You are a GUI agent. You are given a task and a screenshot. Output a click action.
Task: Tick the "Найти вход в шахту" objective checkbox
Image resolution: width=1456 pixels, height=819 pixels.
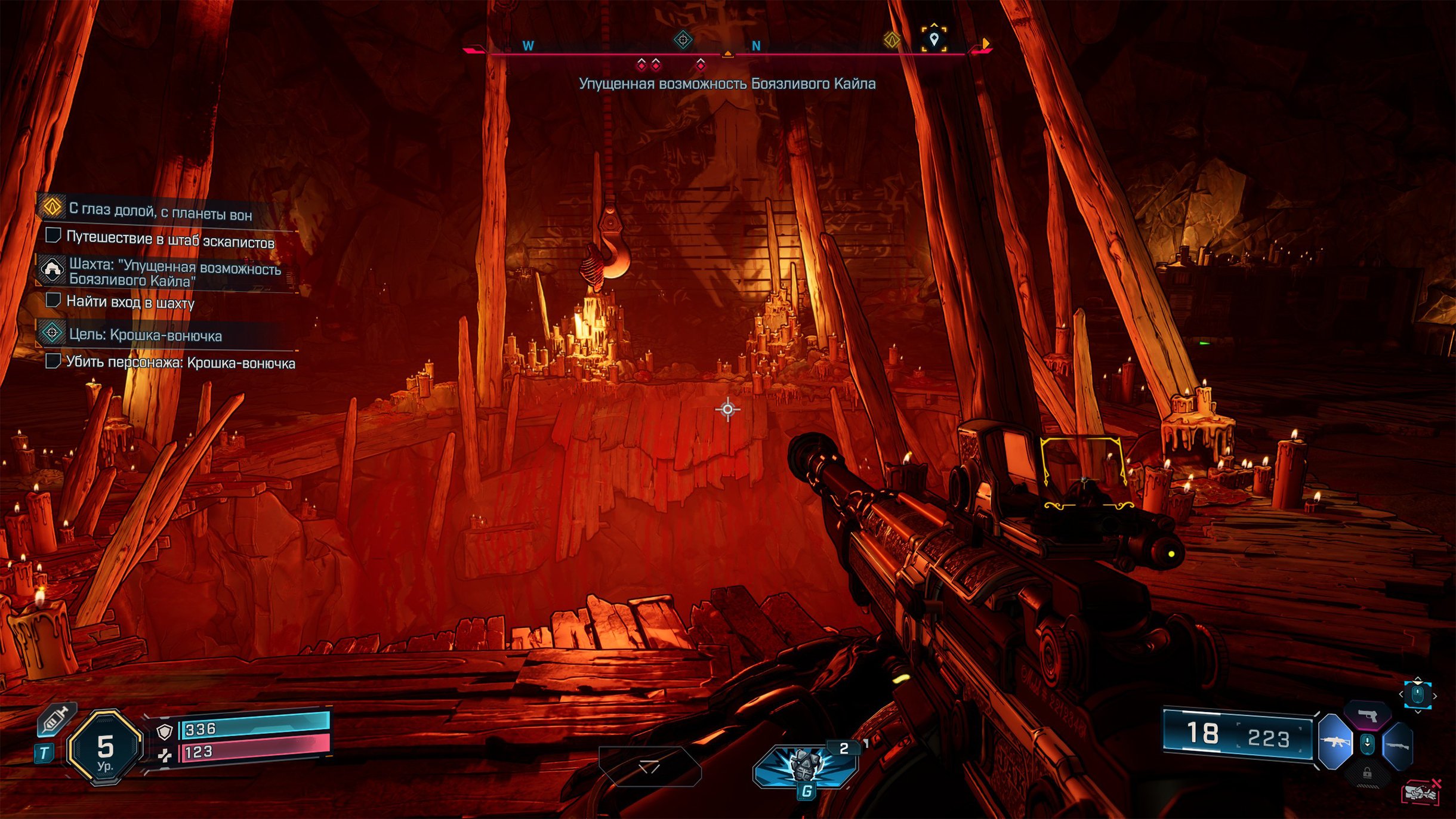click(53, 301)
